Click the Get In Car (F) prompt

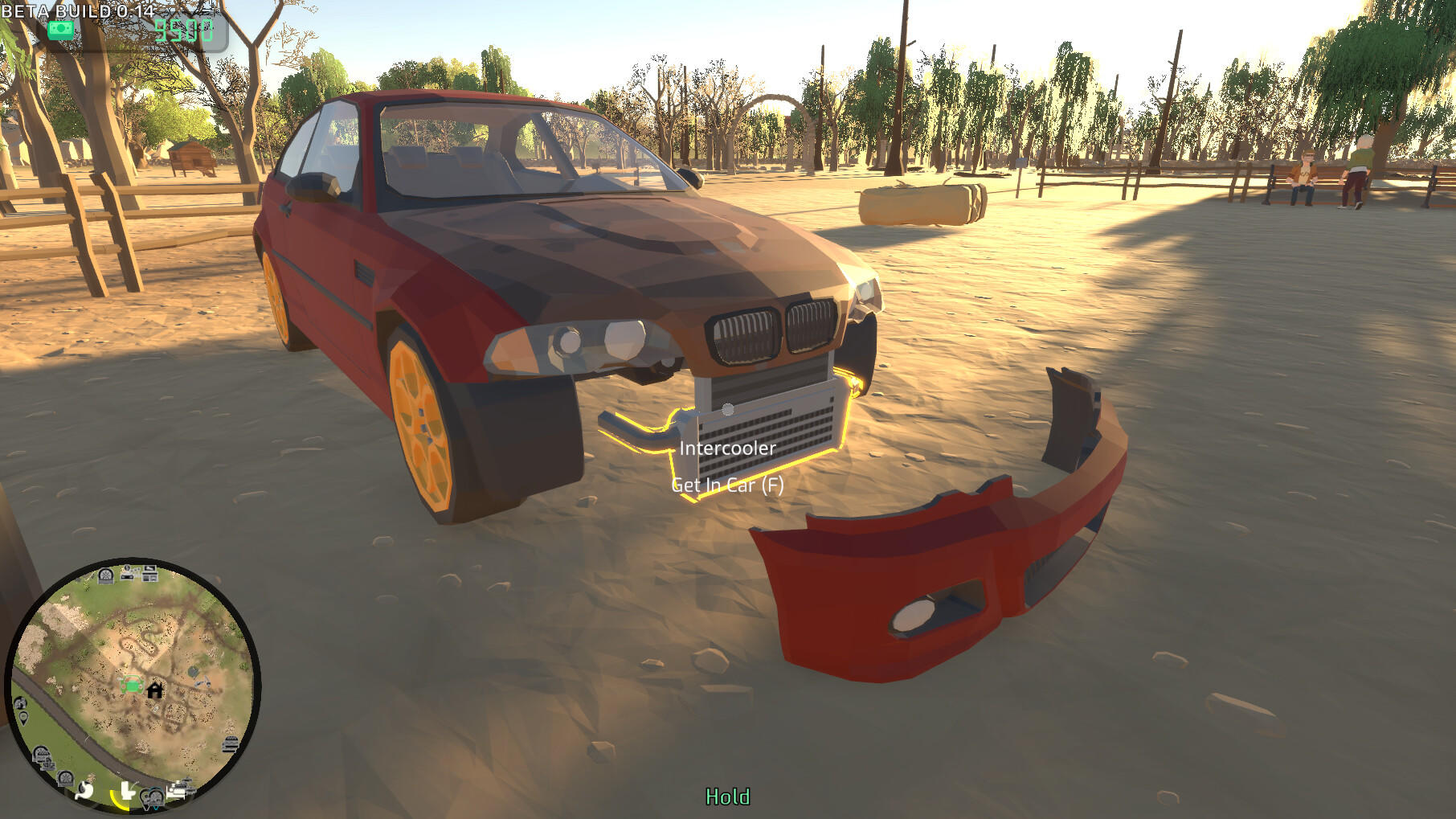click(x=728, y=485)
